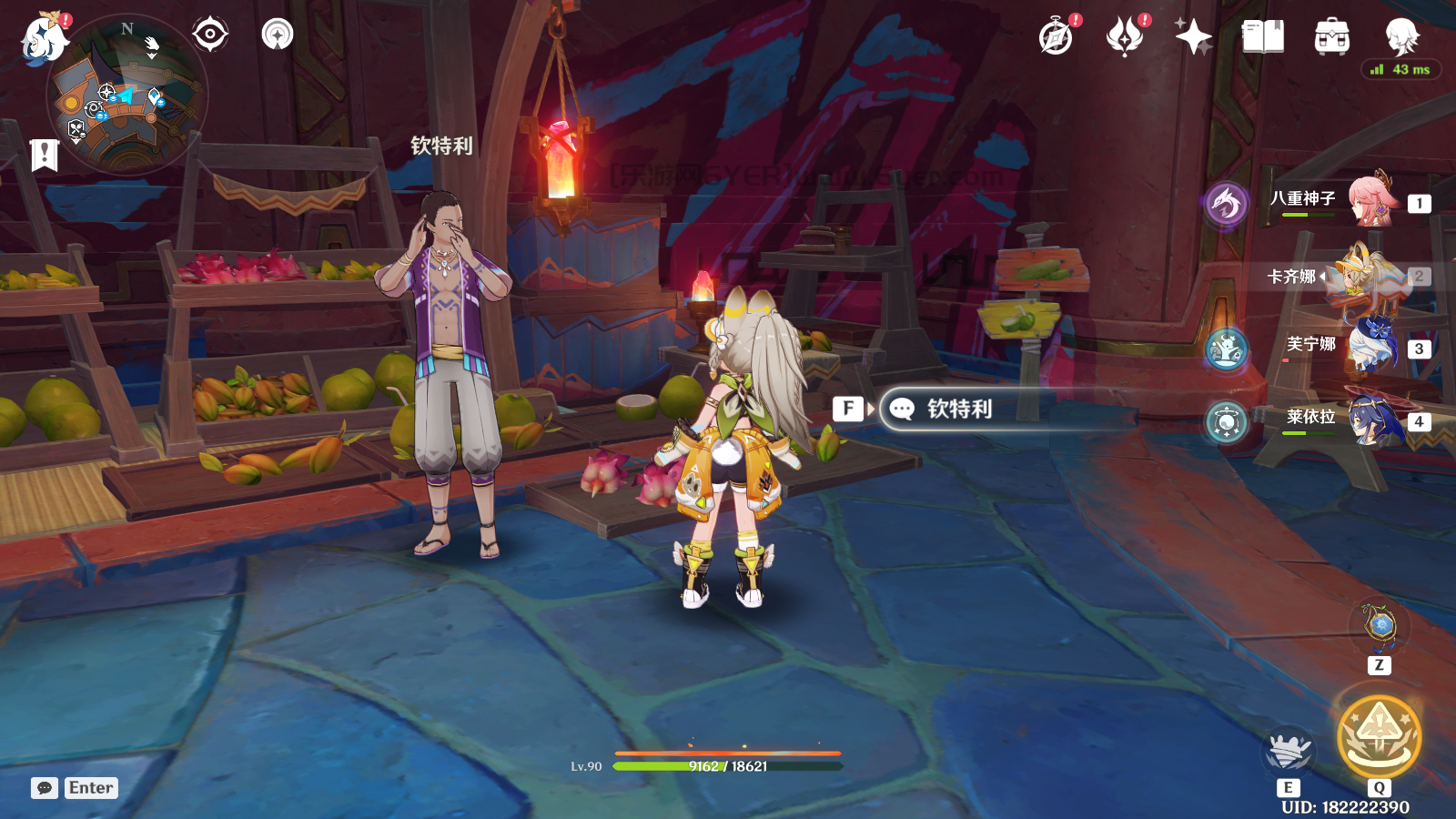The image size is (1456, 819).
Task: Open the wish star icon
Action: [1193, 37]
